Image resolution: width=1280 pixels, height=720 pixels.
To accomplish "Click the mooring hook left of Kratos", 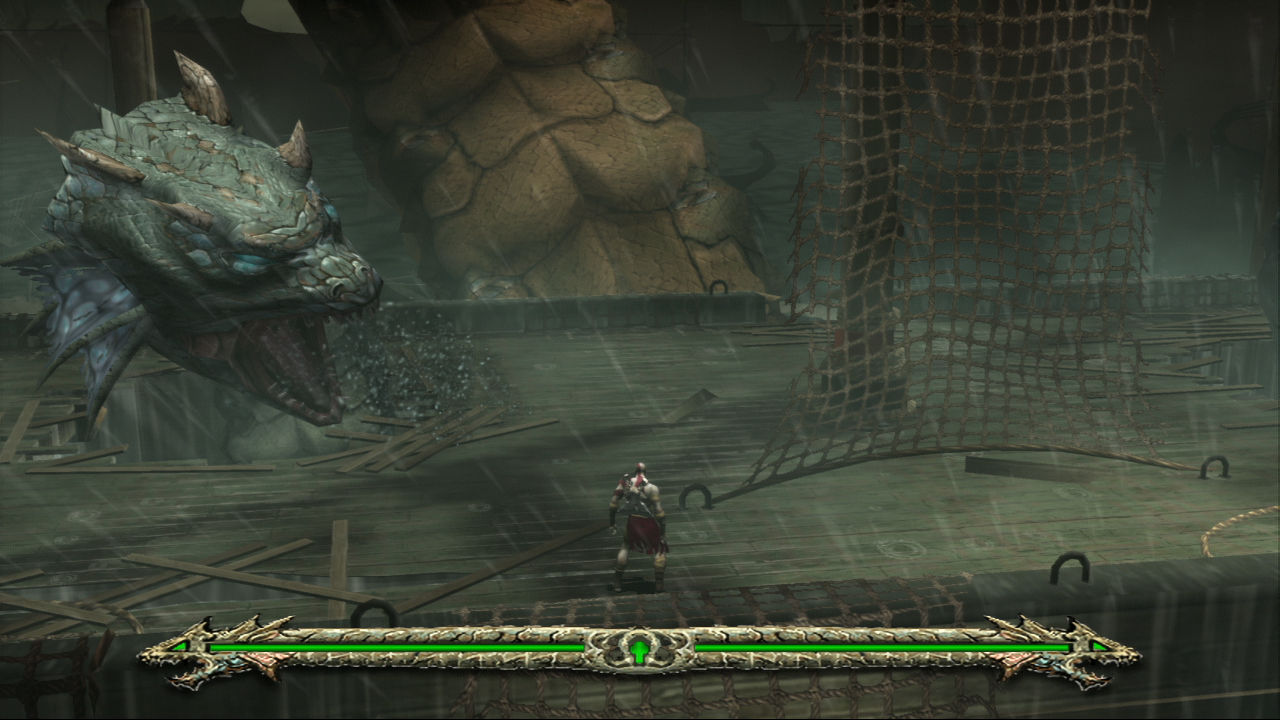I will 375,614.
